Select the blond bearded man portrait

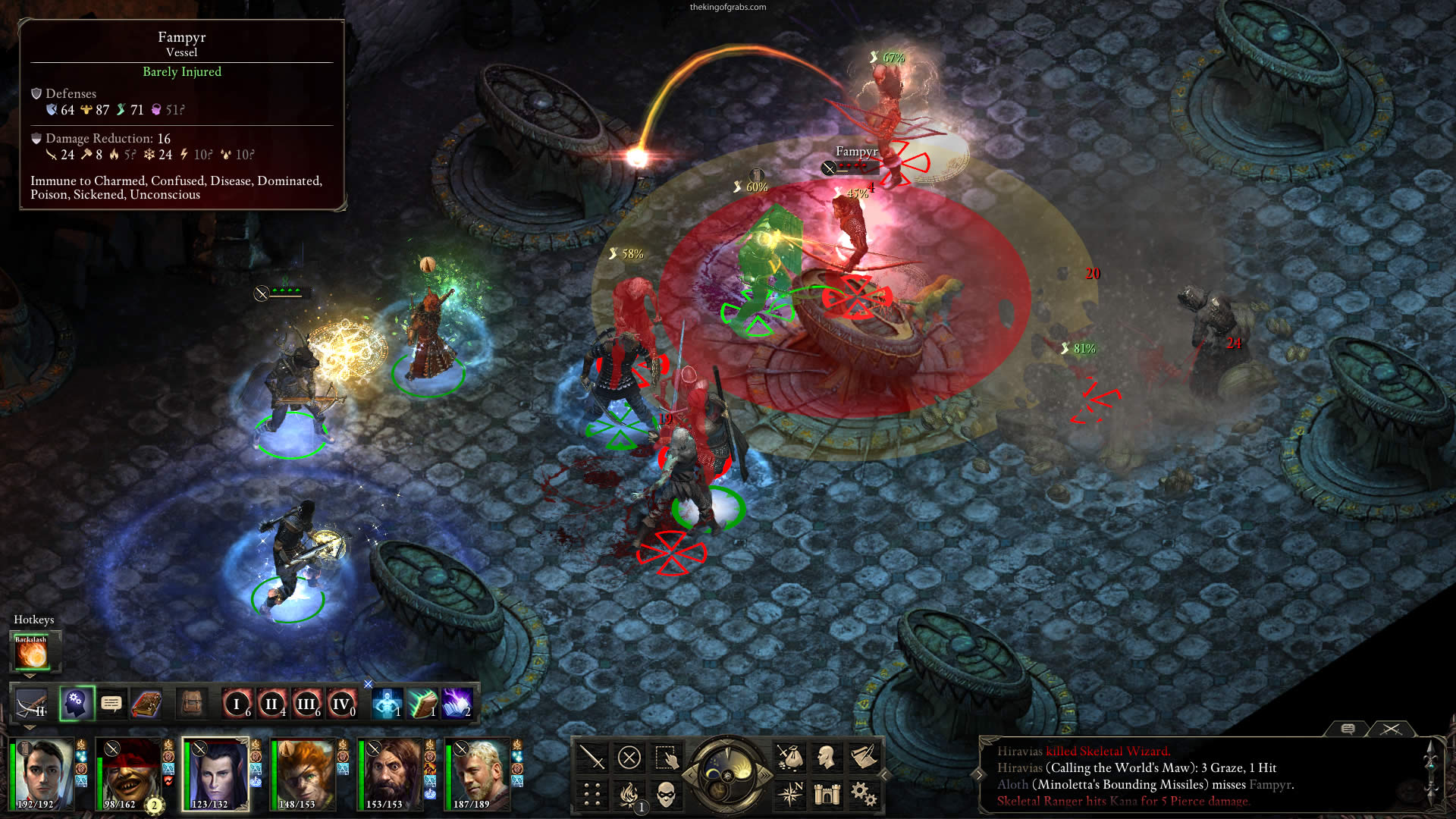(479, 773)
